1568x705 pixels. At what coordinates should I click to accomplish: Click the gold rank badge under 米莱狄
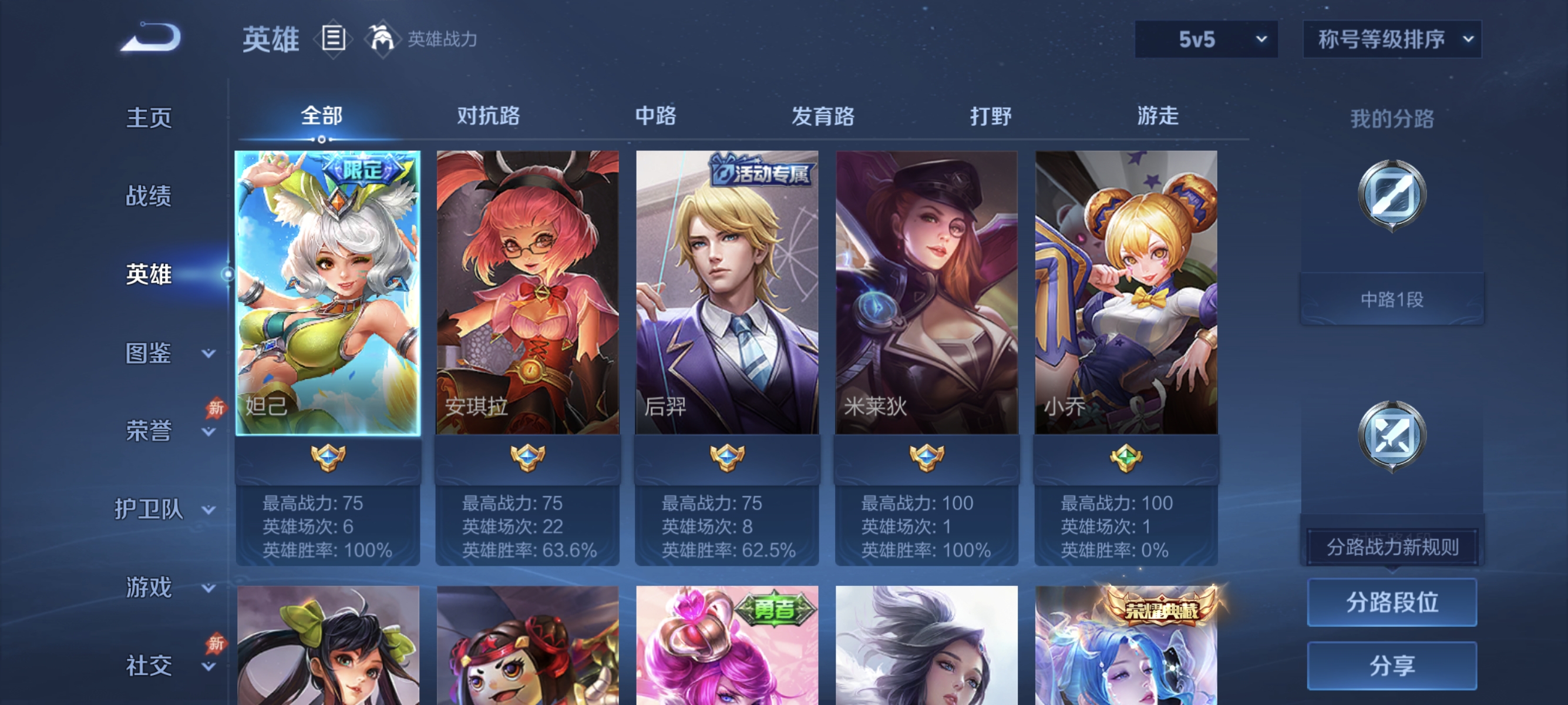coord(925,459)
